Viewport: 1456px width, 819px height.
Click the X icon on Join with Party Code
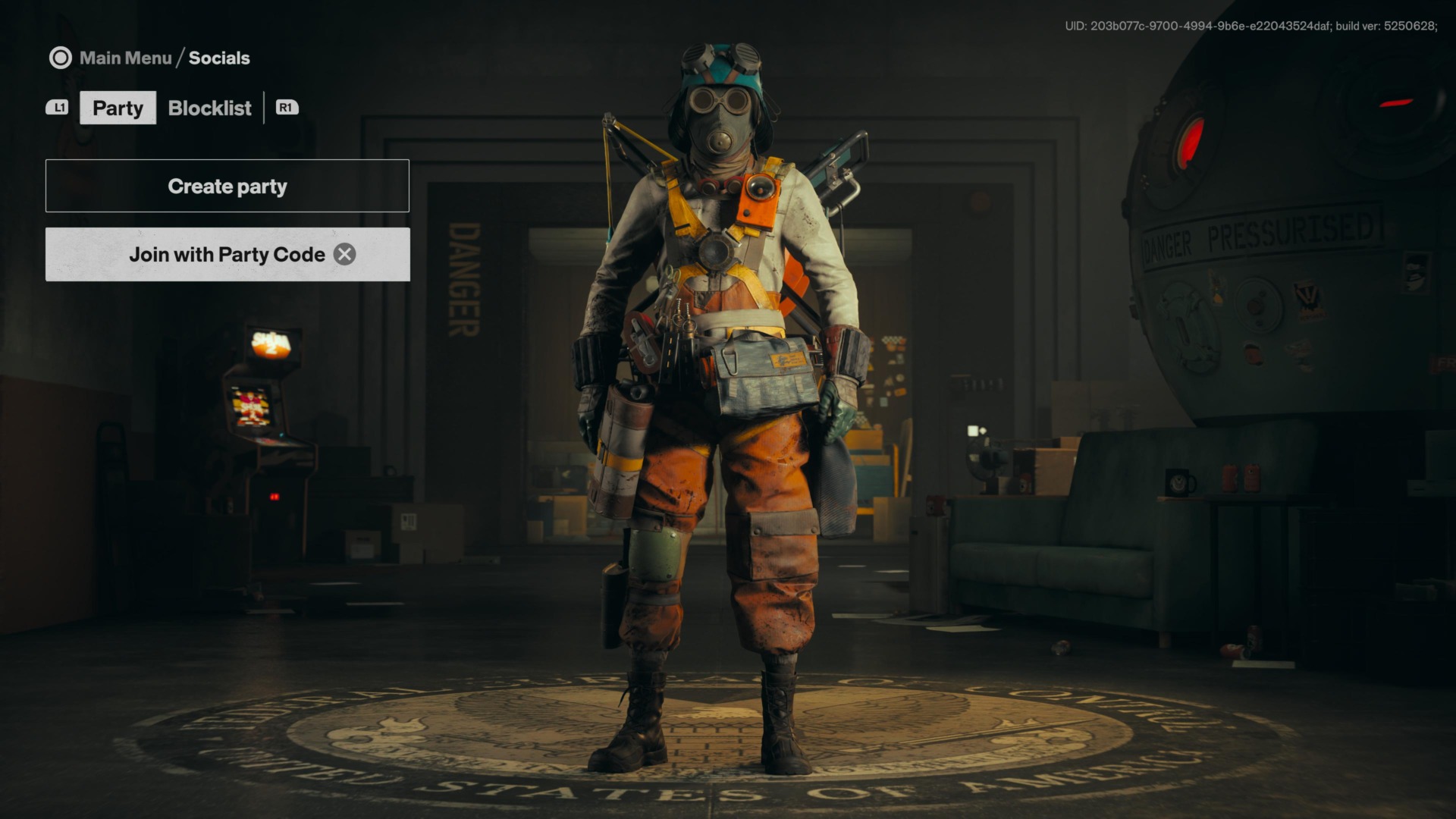[x=344, y=254]
